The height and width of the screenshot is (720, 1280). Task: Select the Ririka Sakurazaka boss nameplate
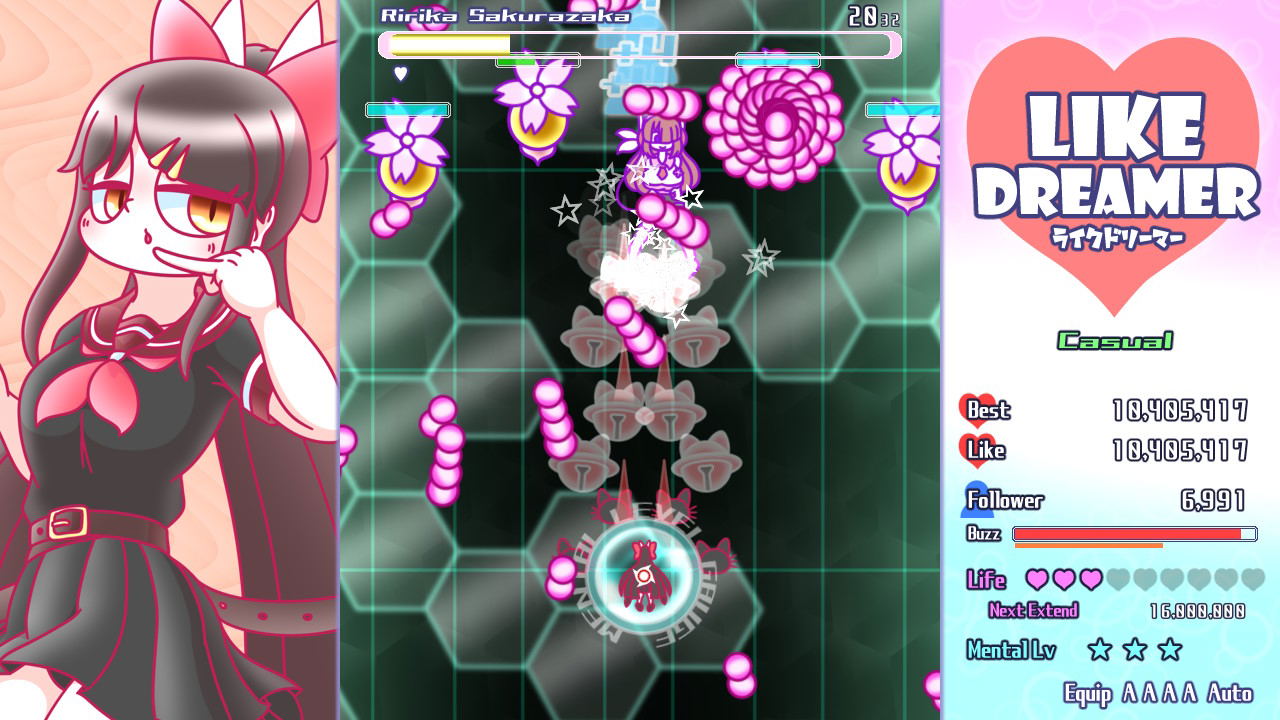508,15
